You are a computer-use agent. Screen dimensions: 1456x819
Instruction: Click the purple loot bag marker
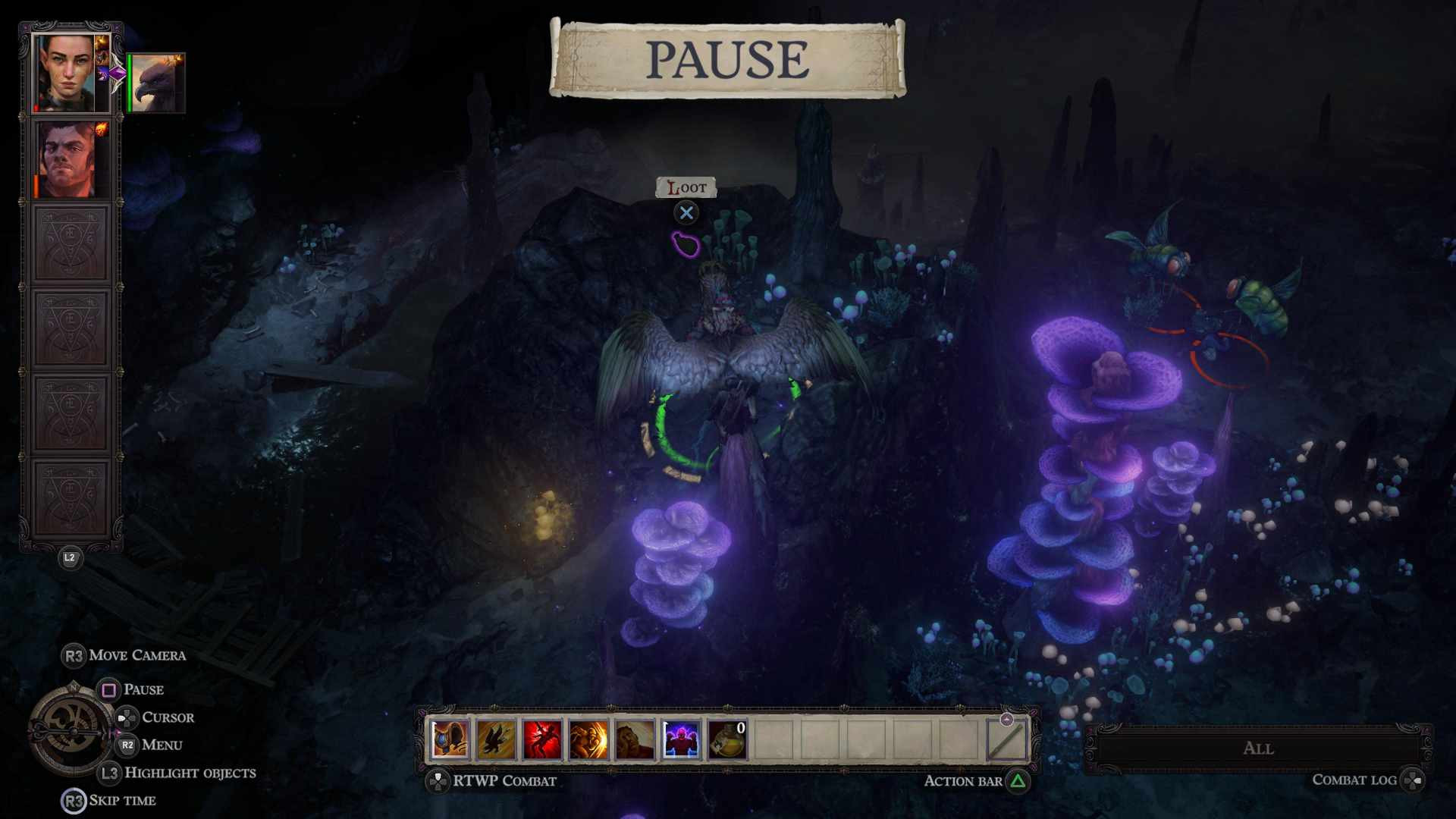pos(686,244)
